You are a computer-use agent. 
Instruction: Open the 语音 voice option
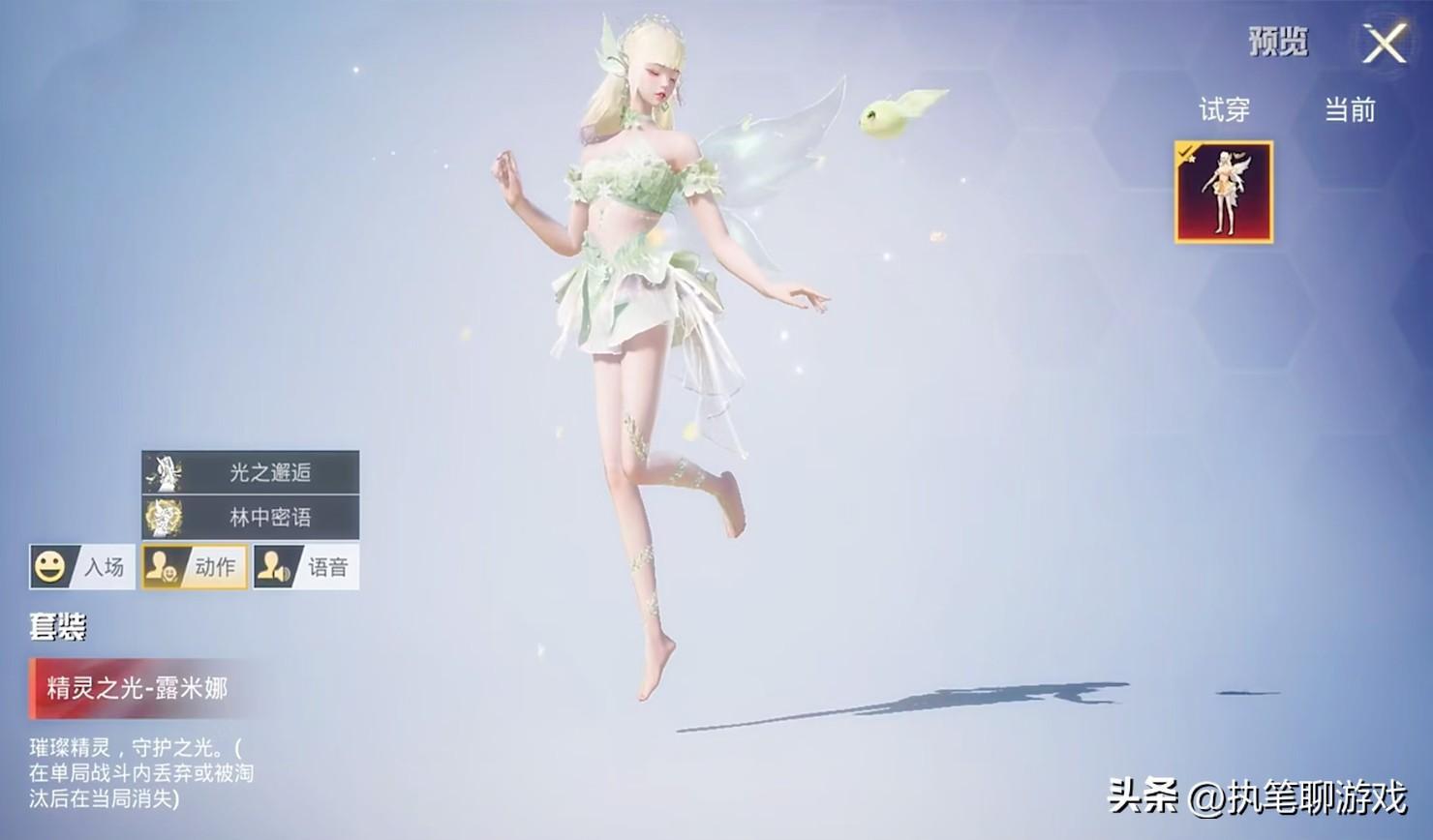pyautogui.click(x=306, y=567)
